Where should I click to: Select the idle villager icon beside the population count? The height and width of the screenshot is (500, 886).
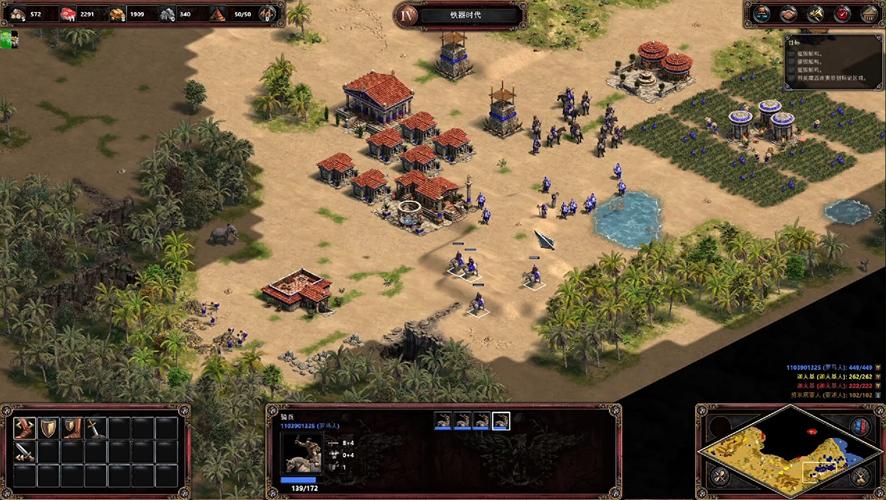pos(268,14)
